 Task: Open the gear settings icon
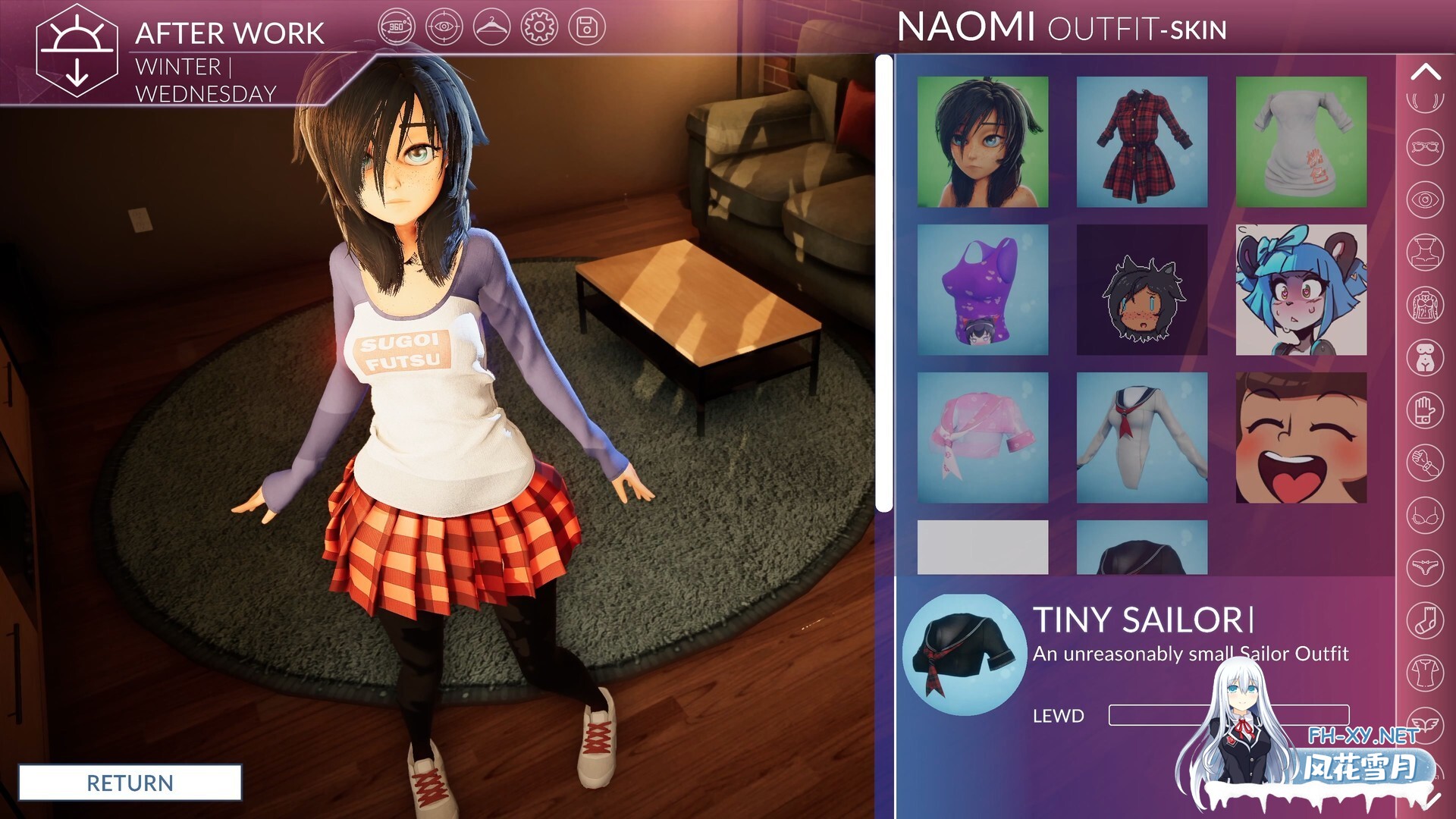click(540, 27)
